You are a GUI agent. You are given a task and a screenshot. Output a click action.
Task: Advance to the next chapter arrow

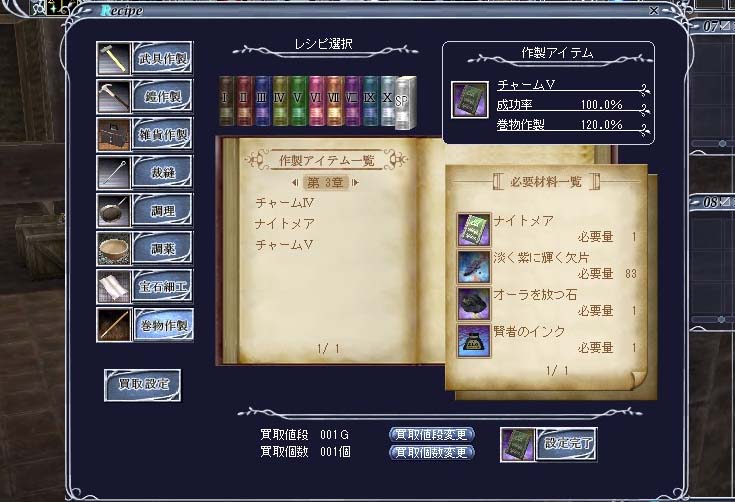354,183
